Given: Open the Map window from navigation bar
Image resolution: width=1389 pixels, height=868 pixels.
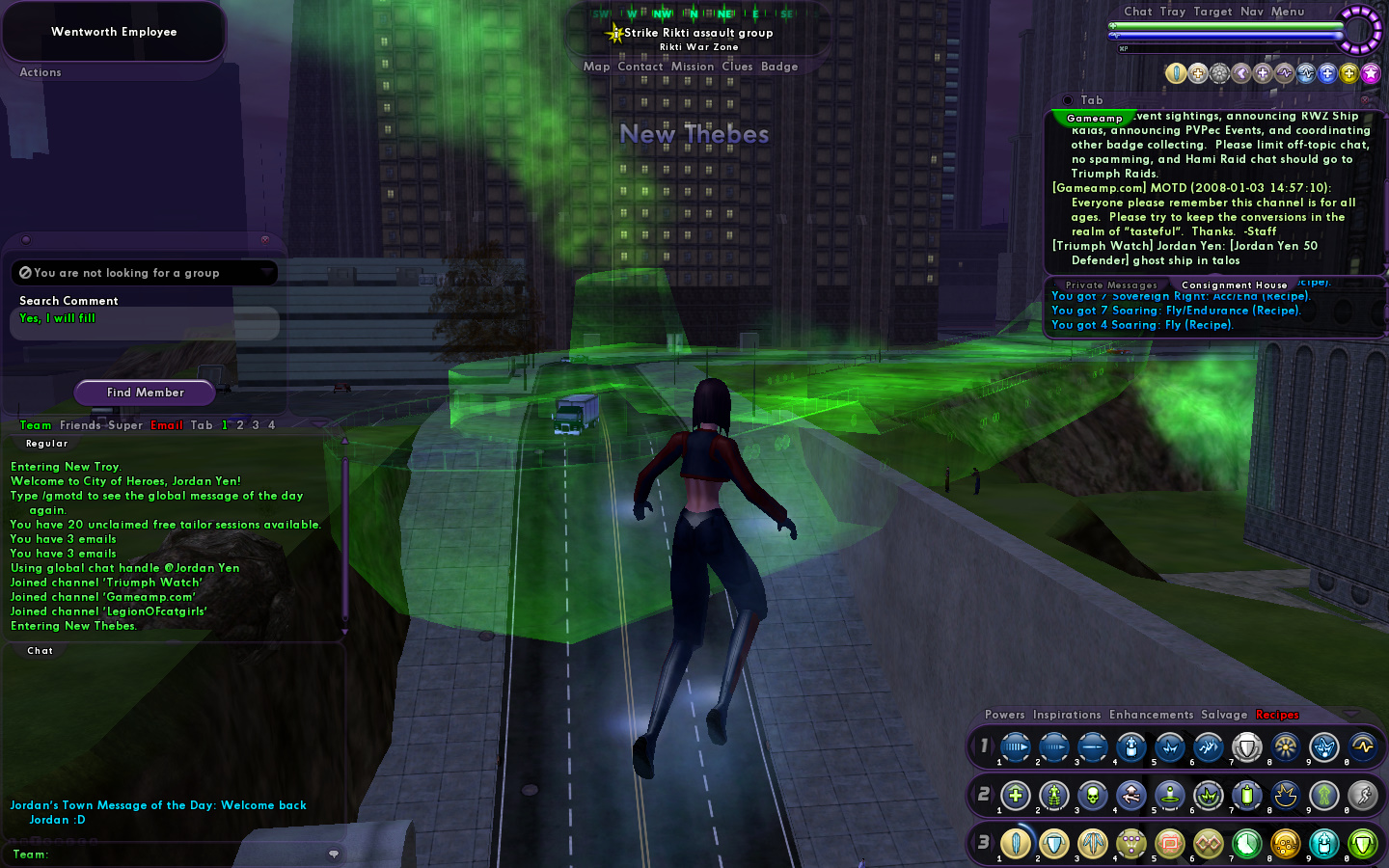Looking at the screenshot, I should pyautogui.click(x=596, y=67).
